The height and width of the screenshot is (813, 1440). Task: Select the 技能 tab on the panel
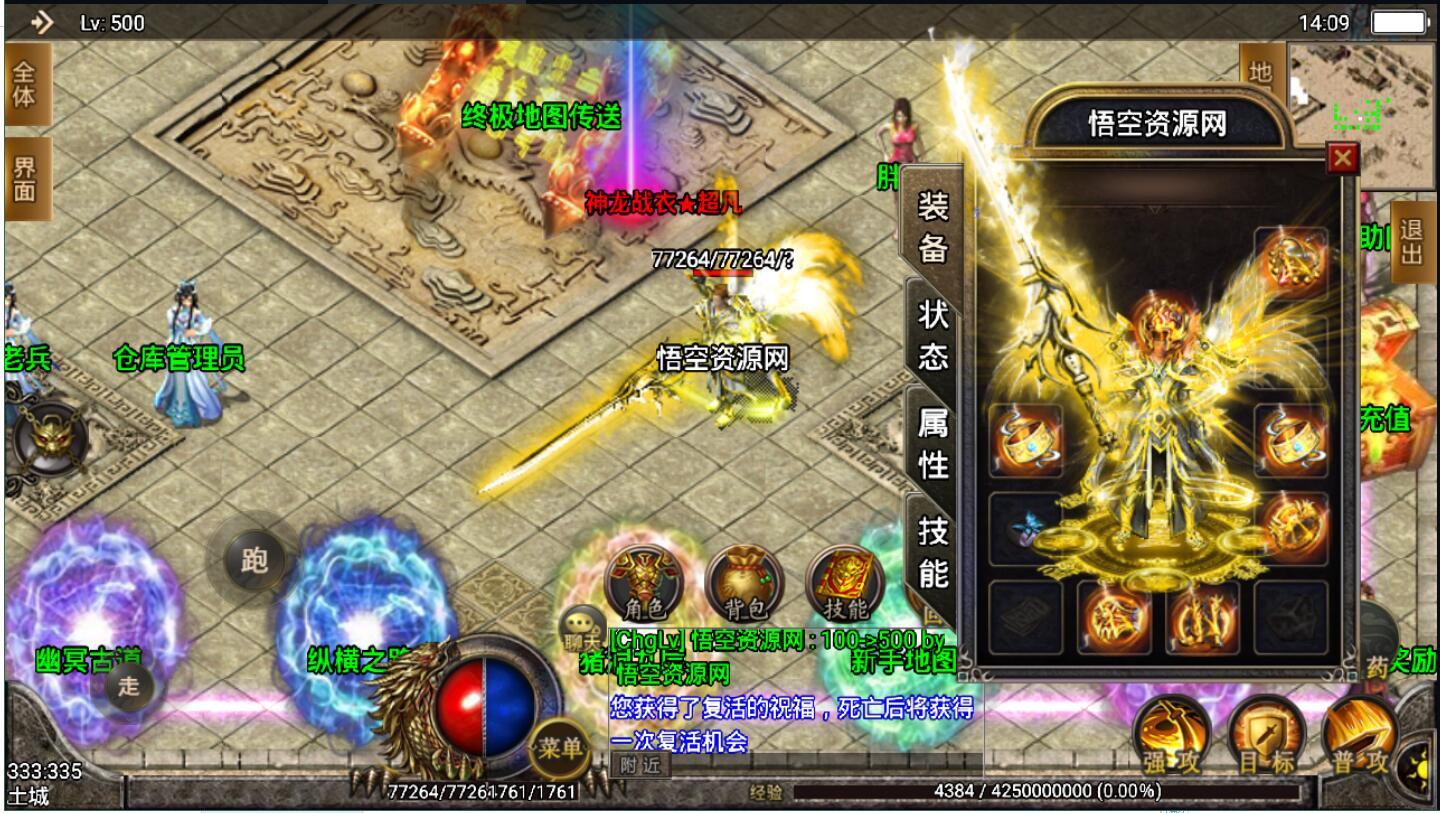point(933,551)
